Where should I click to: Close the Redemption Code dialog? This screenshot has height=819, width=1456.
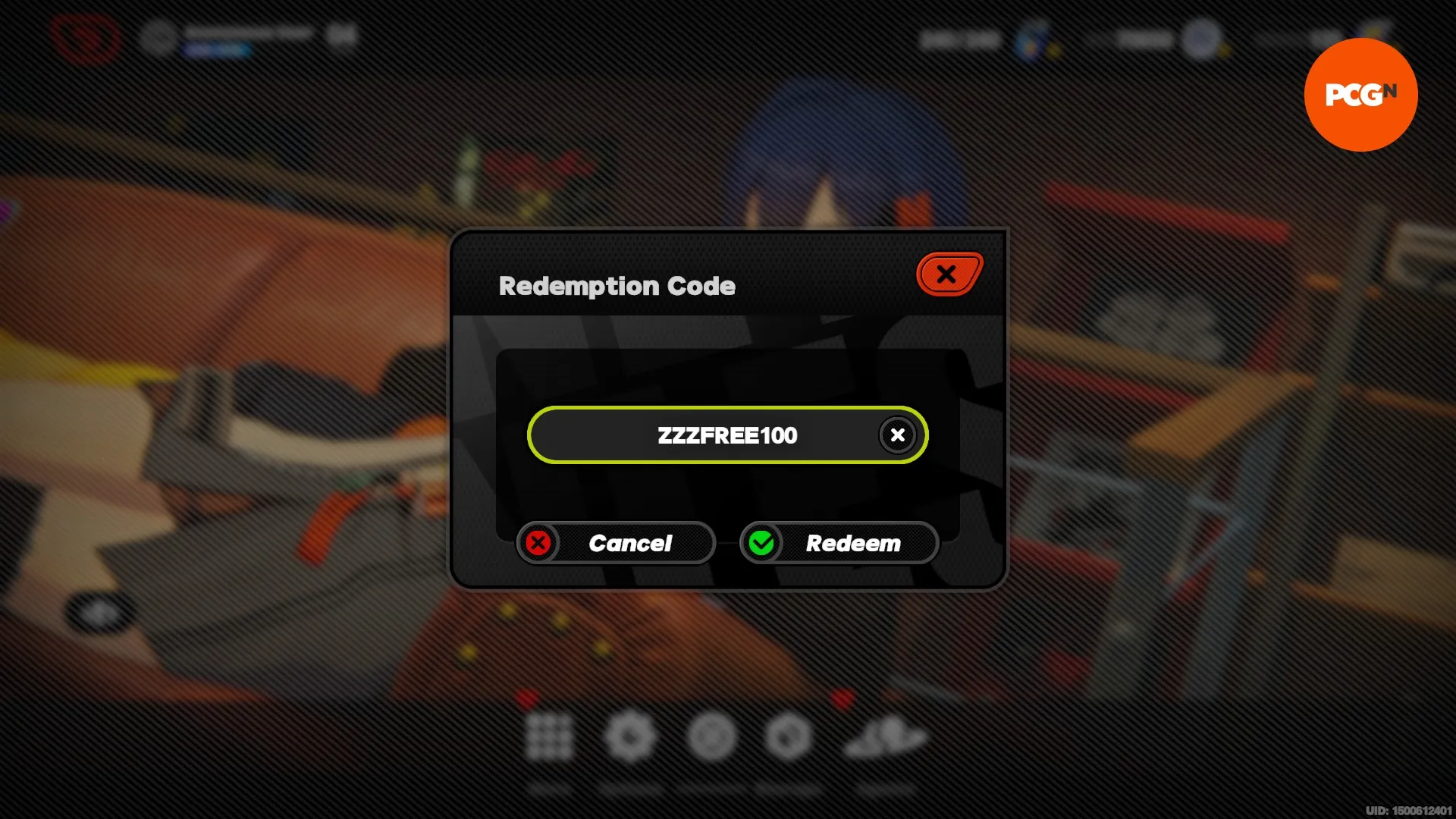[949, 275]
